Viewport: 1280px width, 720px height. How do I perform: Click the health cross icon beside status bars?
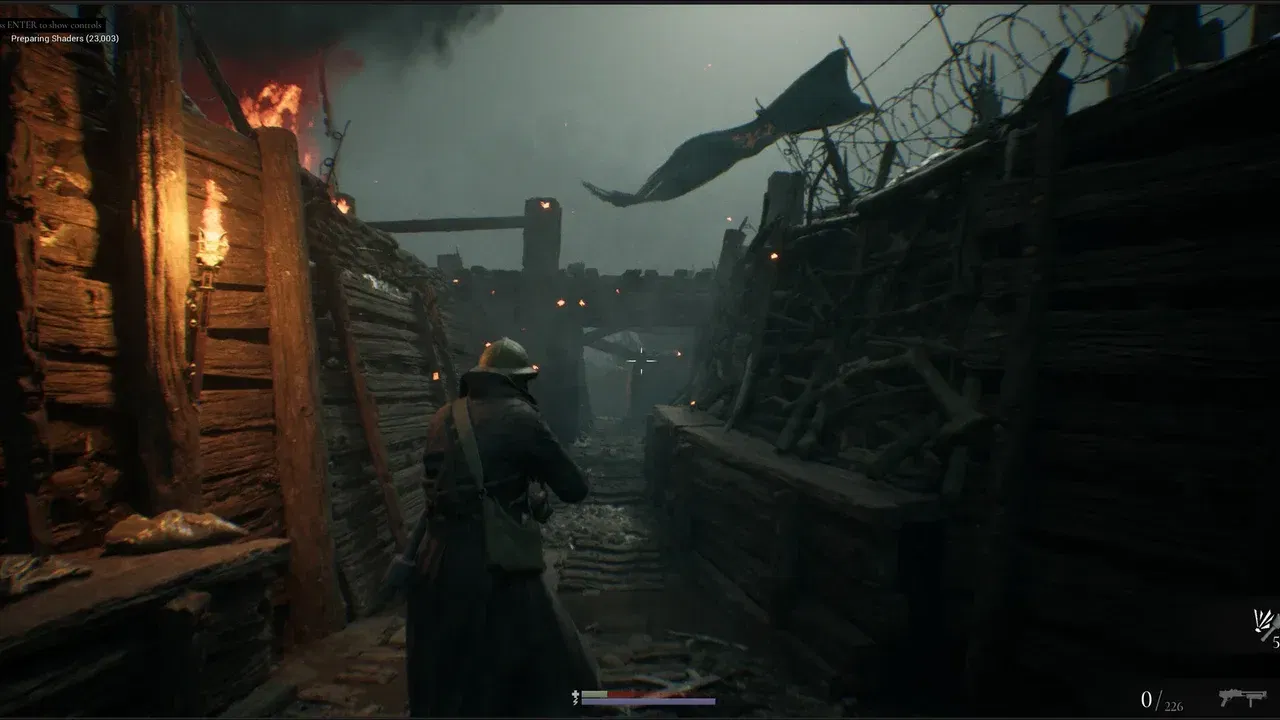coord(575,694)
